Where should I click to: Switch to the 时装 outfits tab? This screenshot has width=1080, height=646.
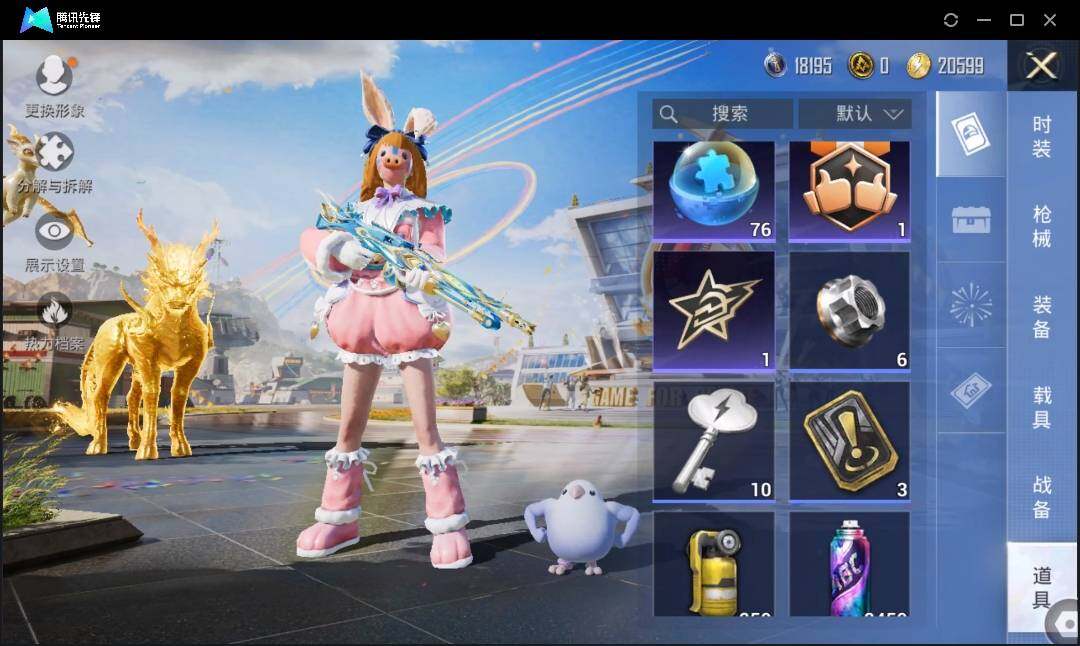1042,138
